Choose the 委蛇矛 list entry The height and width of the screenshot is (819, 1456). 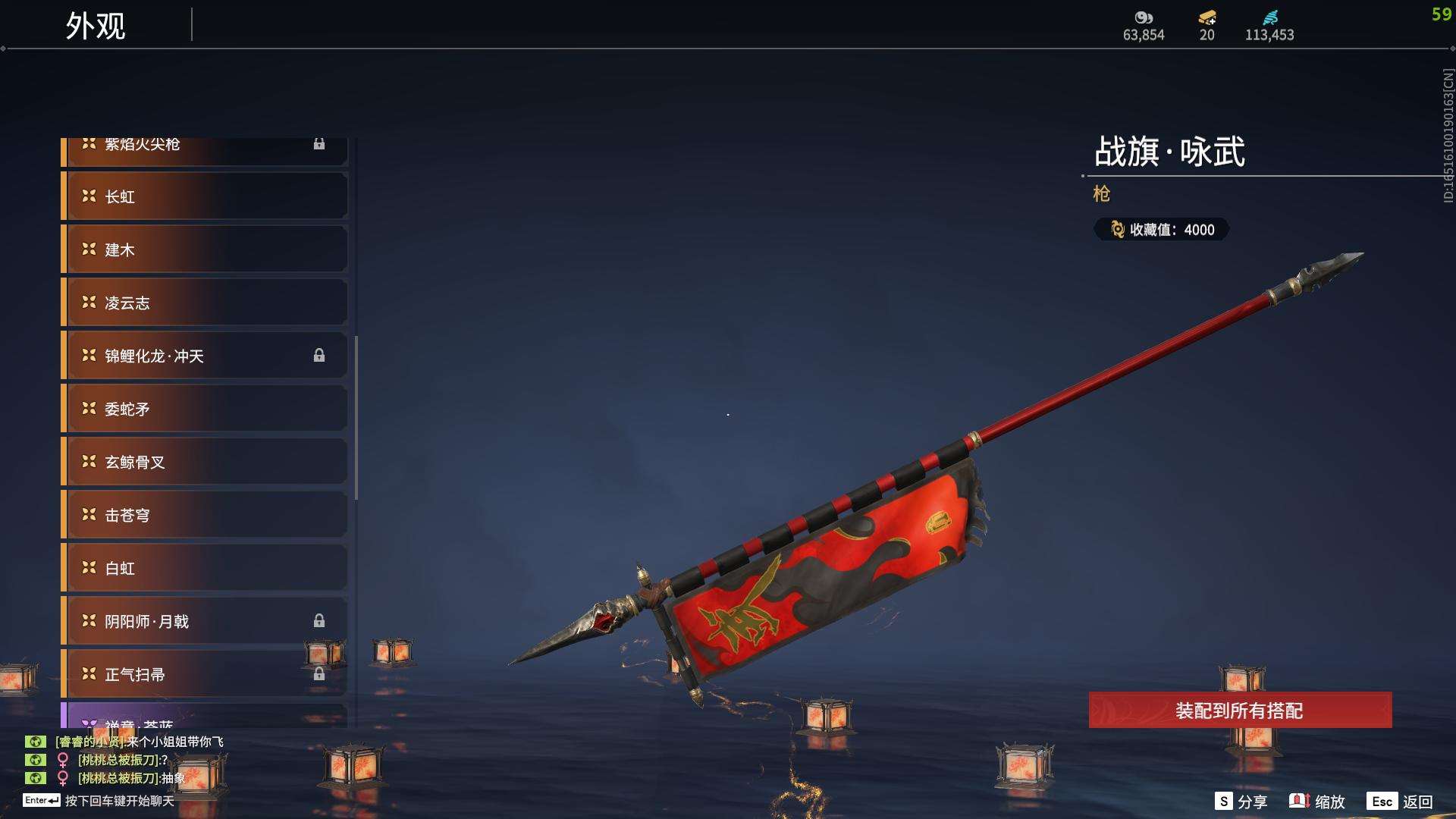205,409
